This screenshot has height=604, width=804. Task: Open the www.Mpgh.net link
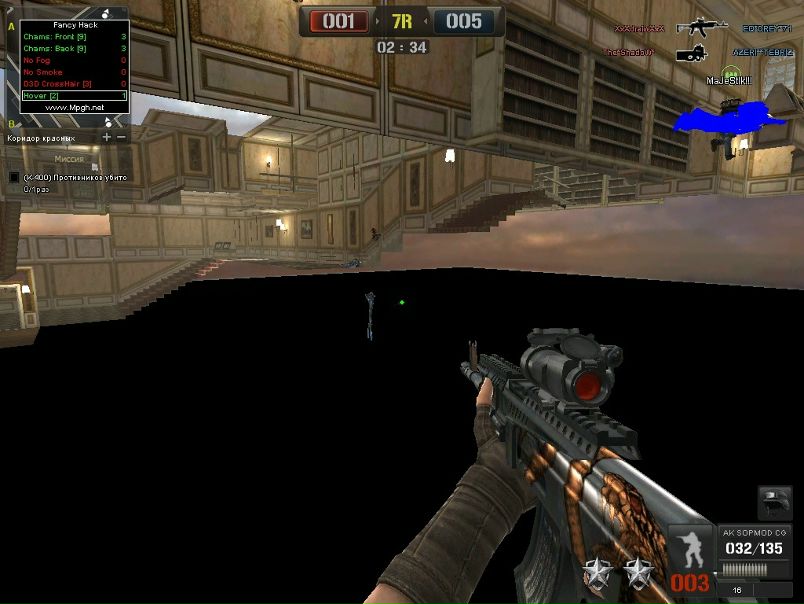click(75, 107)
